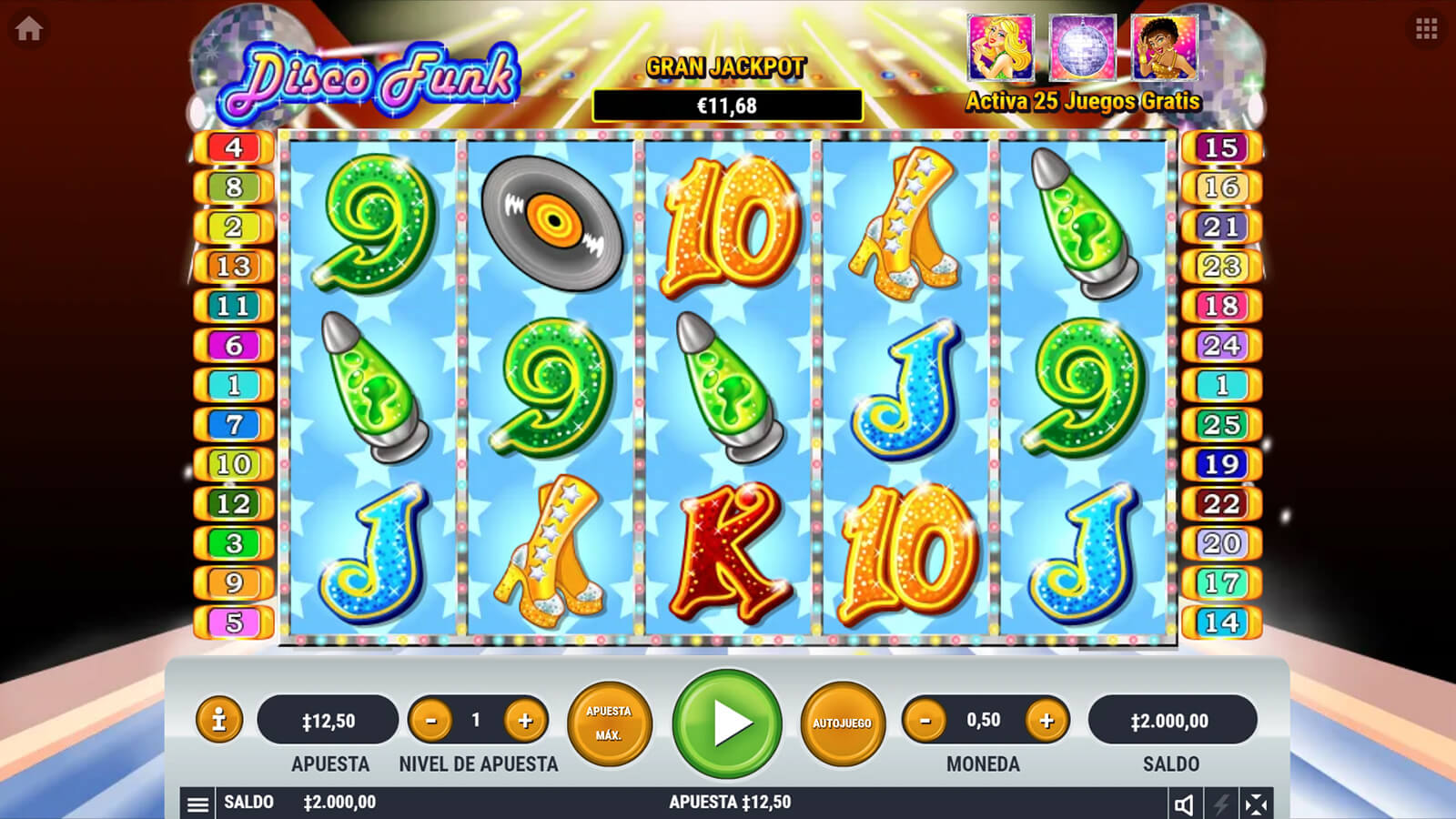Toggle the sound speaker icon

[x=1184, y=804]
